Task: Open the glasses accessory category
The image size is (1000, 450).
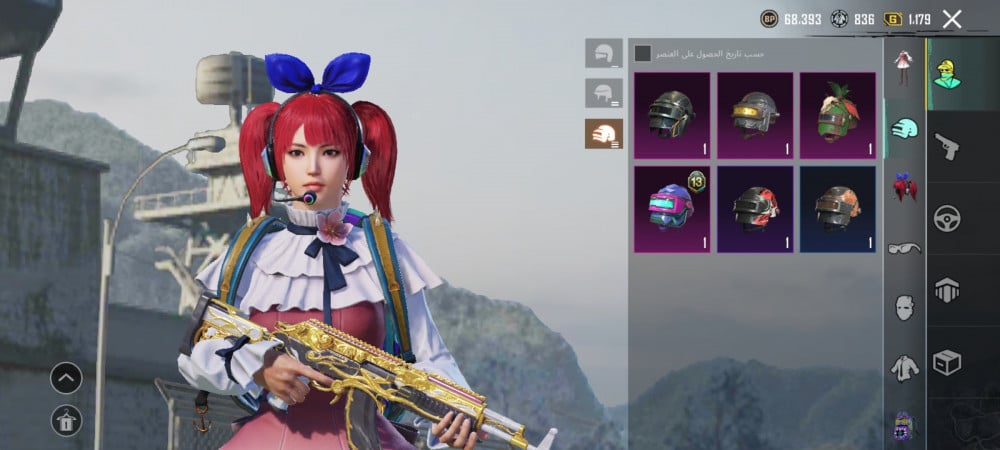Action: pyautogui.click(x=904, y=247)
